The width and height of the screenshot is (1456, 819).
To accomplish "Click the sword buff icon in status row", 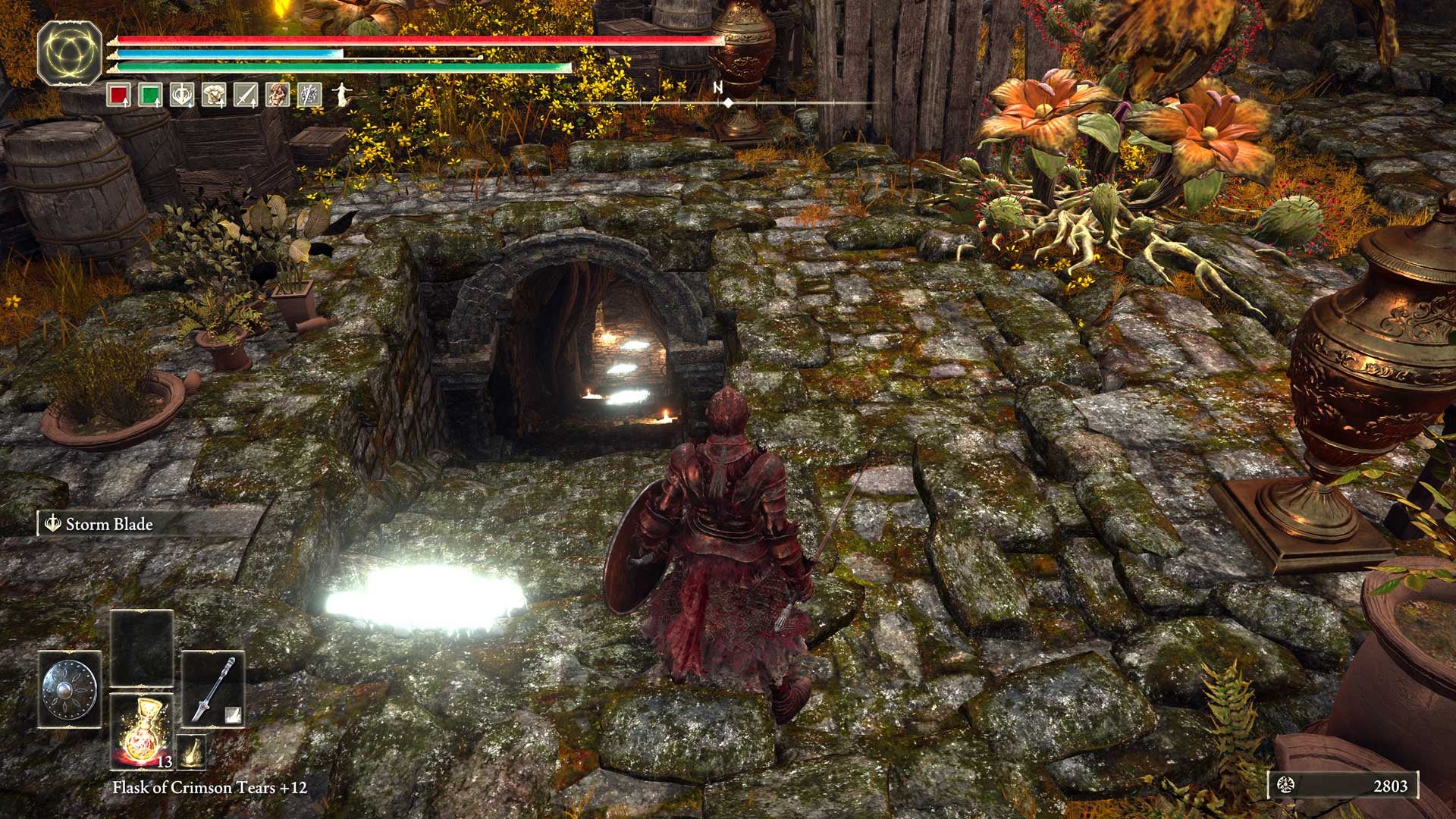I will tap(244, 95).
